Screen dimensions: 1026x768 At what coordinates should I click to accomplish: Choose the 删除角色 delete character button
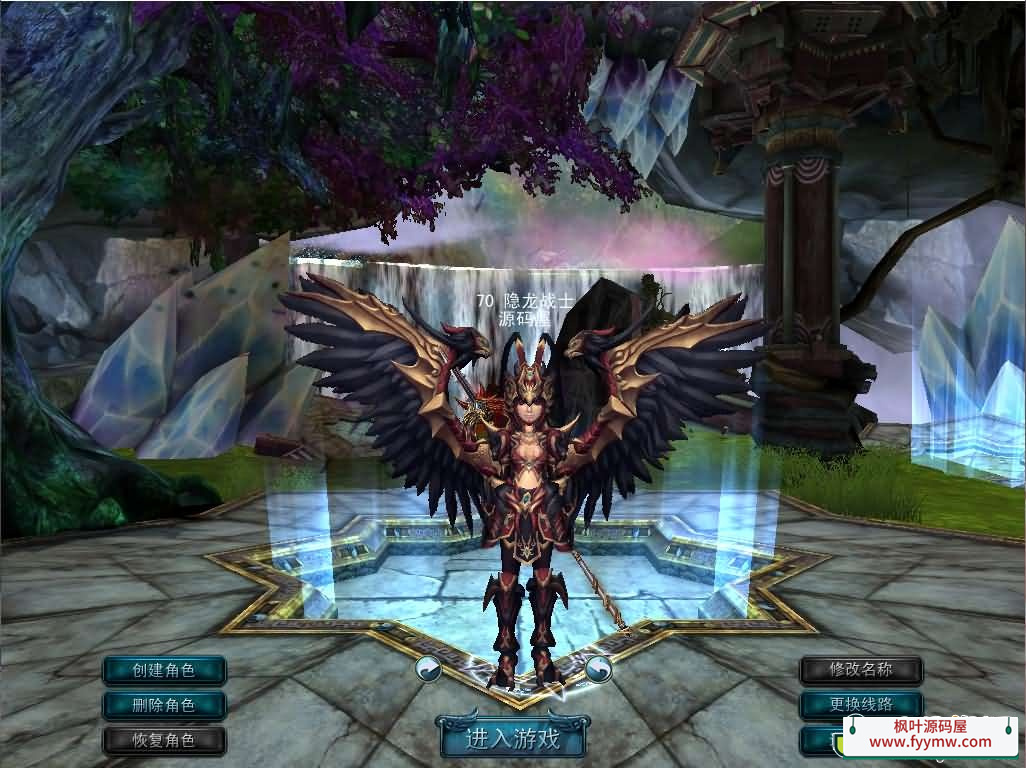click(x=164, y=705)
